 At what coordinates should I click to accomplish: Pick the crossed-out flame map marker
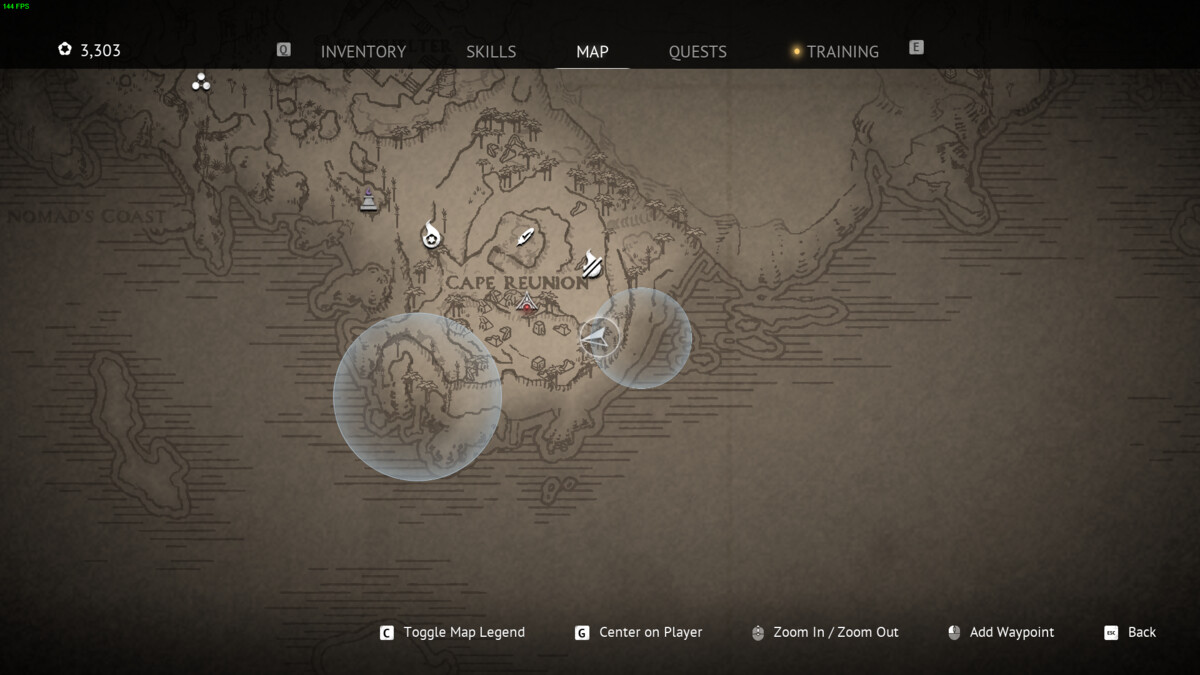pos(592,263)
